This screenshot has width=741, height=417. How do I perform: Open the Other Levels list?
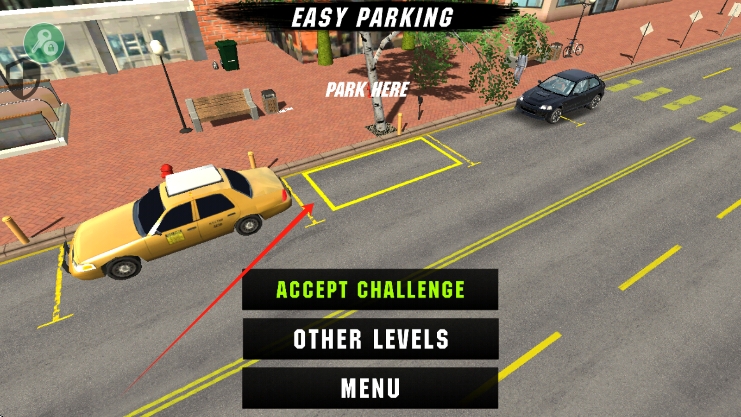(x=370, y=339)
